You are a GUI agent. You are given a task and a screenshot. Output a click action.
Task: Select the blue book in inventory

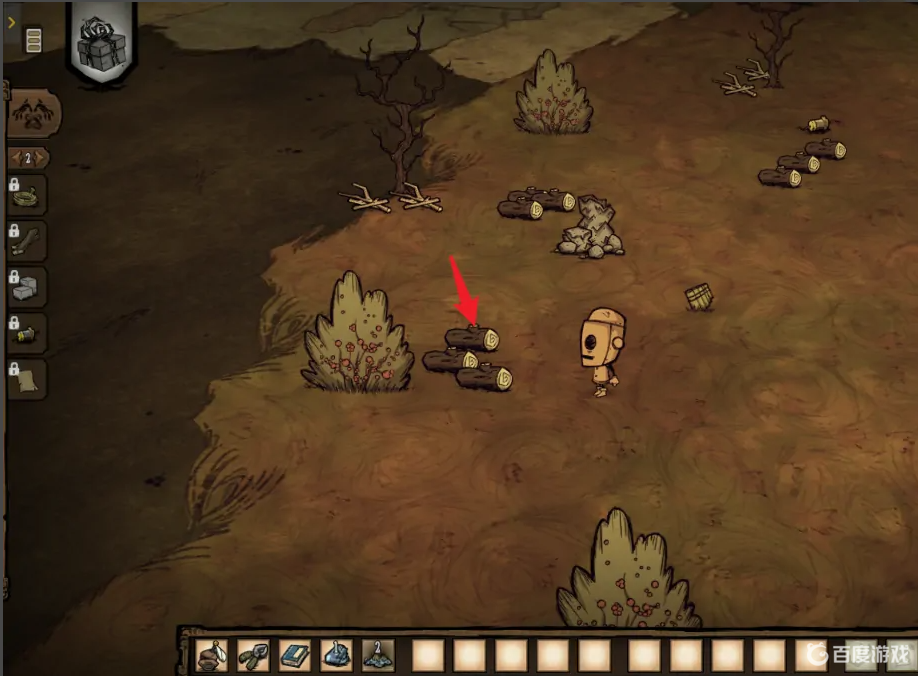click(x=295, y=655)
